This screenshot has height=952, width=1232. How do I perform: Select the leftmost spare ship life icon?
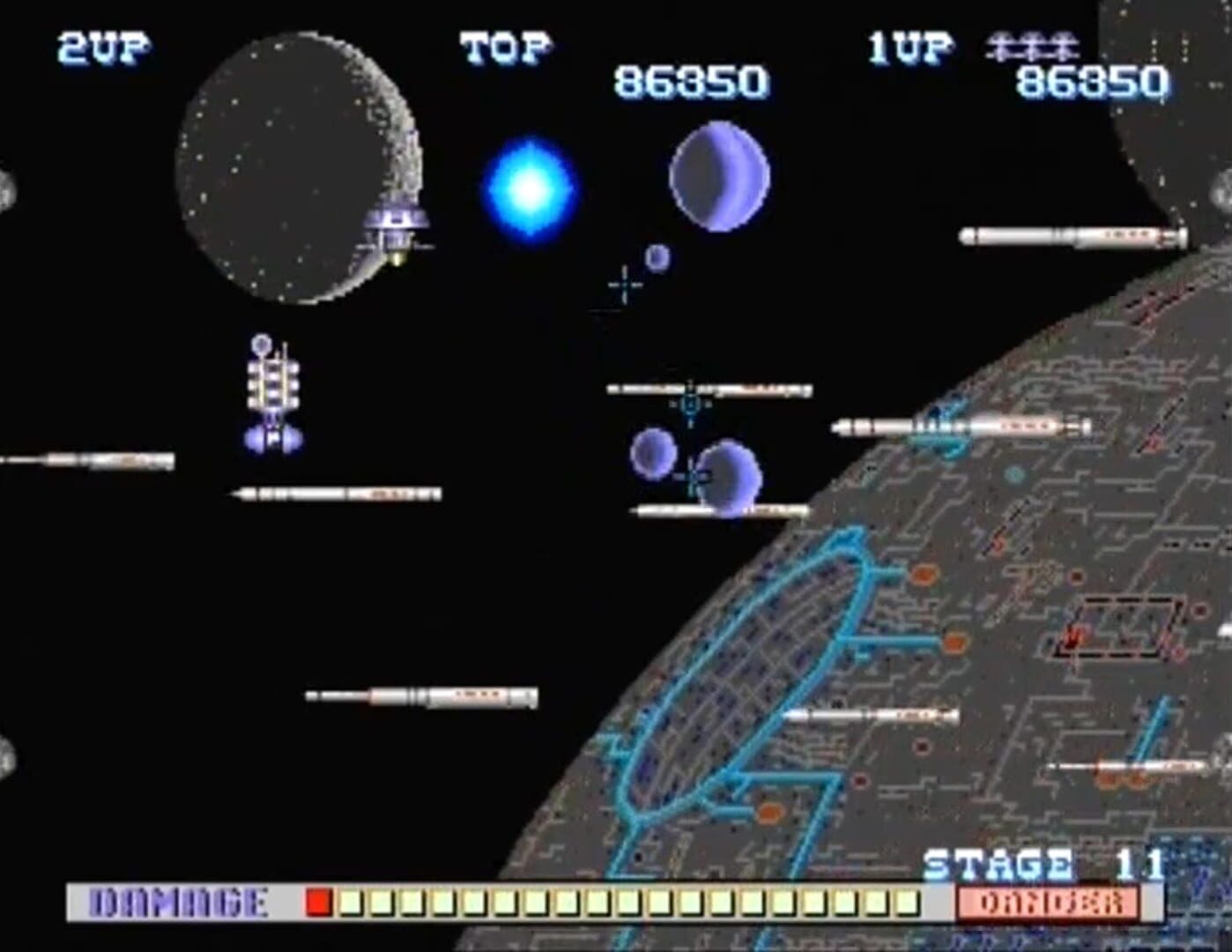point(999,44)
